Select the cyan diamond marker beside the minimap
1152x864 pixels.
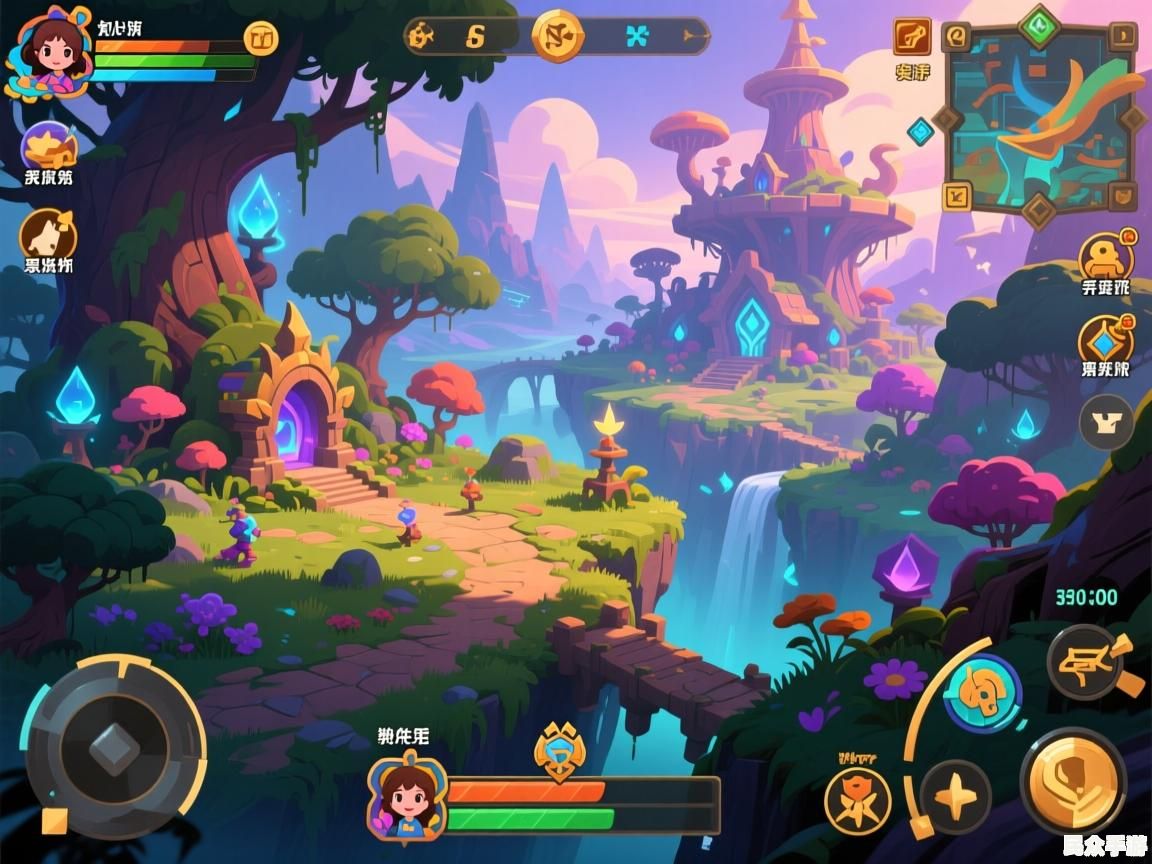(920, 131)
